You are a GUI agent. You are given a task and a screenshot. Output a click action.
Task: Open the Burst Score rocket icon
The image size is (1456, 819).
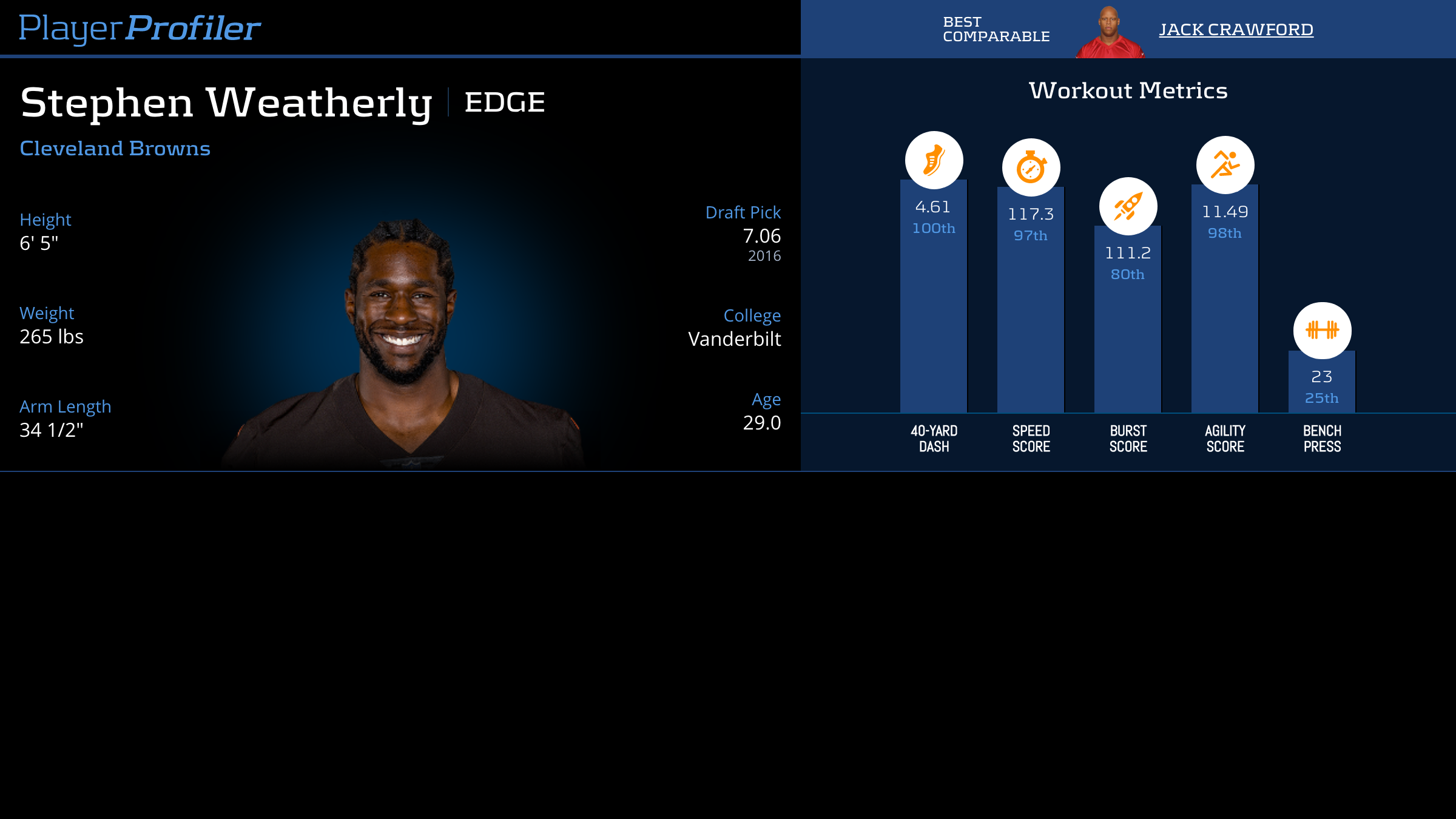[x=1128, y=206]
